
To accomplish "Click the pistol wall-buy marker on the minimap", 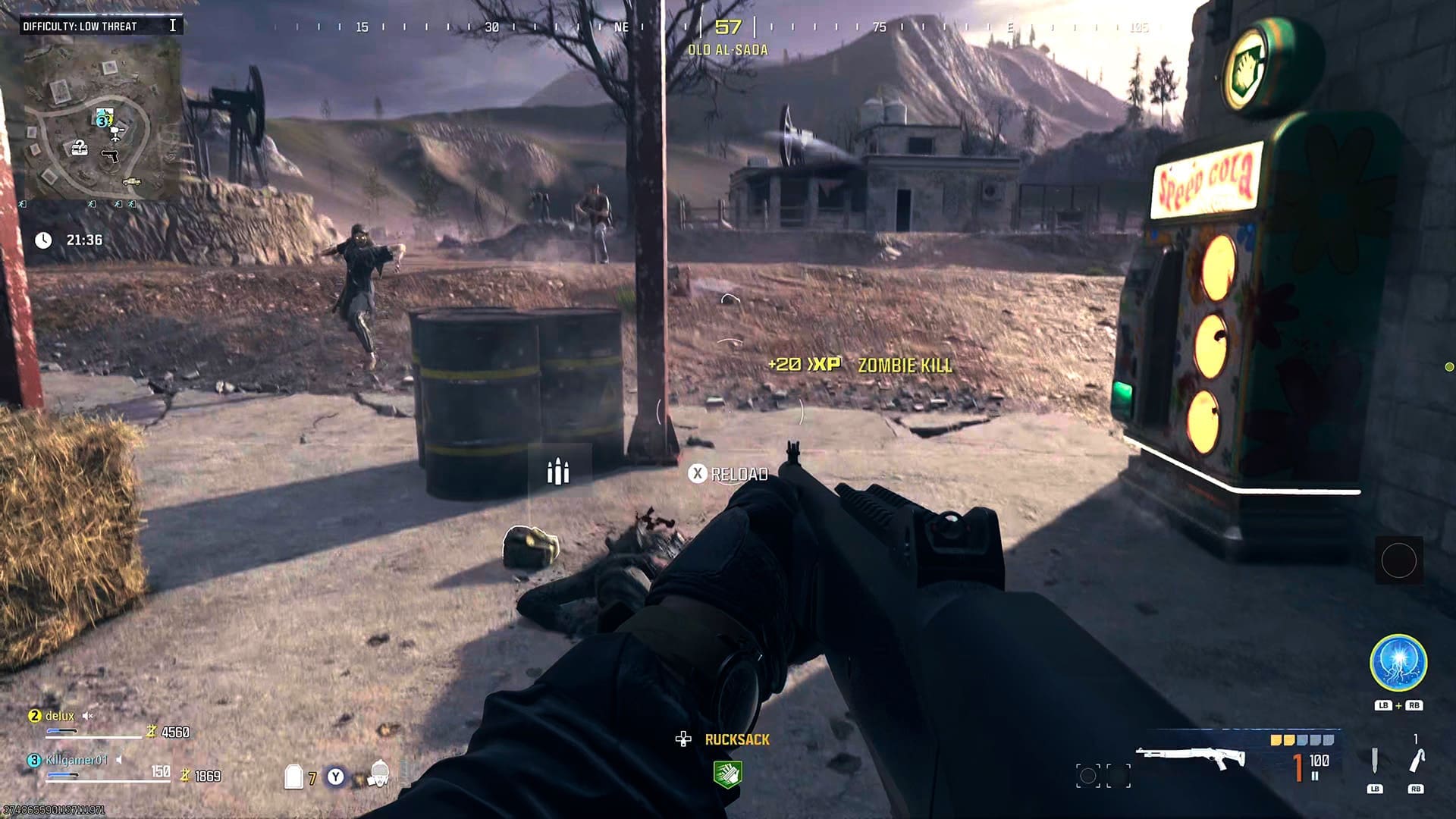I will pos(111,156).
